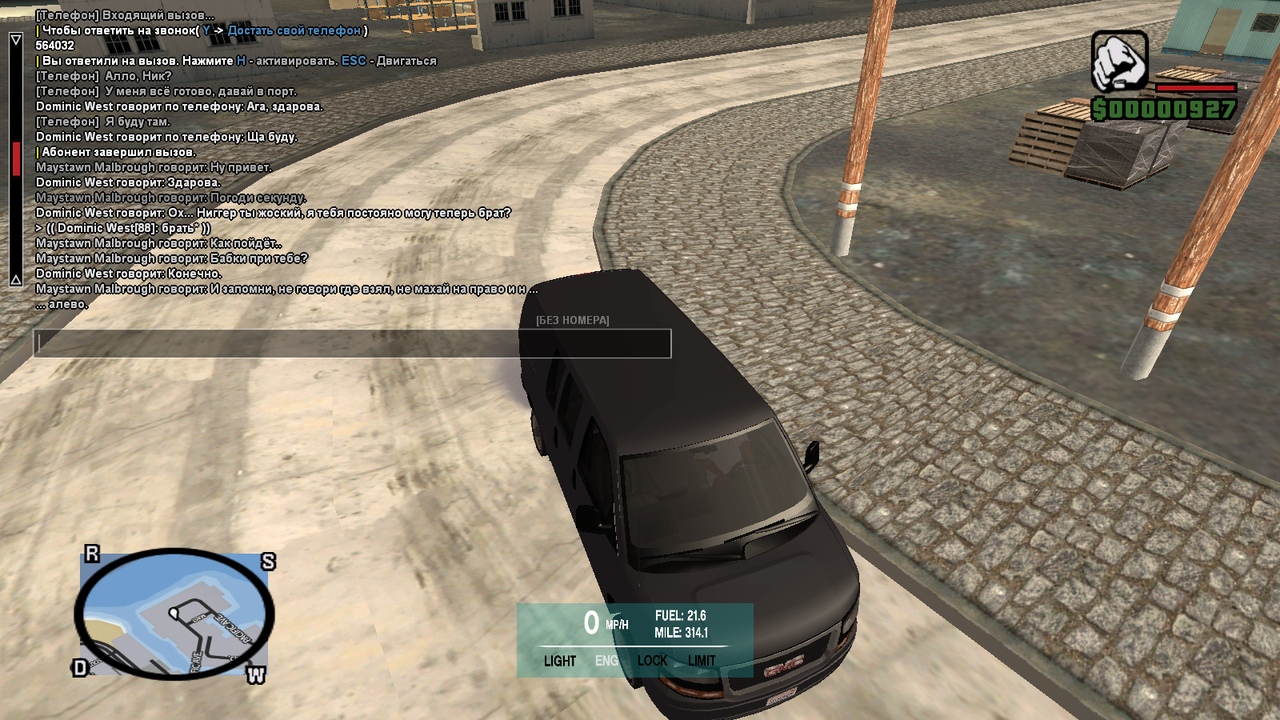The width and height of the screenshot is (1280, 720).
Task: Click the chat text input box
Action: tap(352, 344)
